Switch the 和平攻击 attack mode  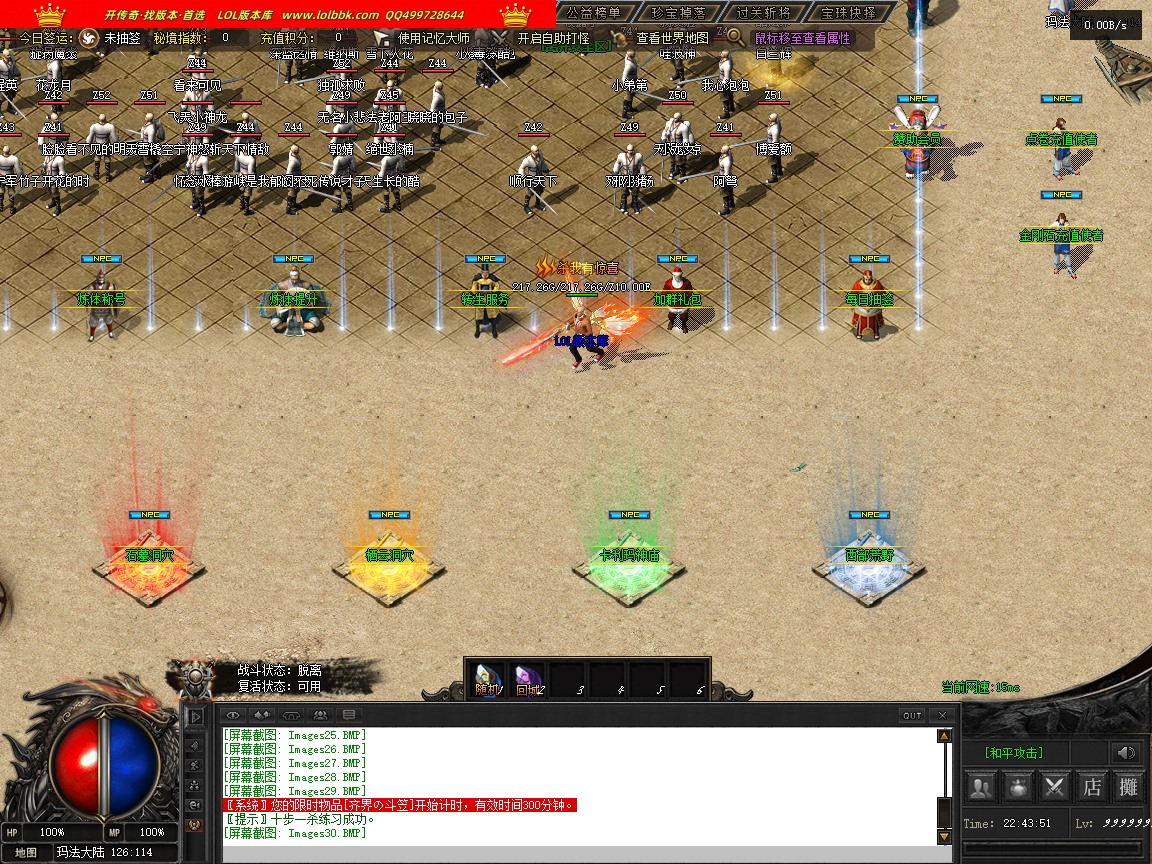coord(1013,753)
